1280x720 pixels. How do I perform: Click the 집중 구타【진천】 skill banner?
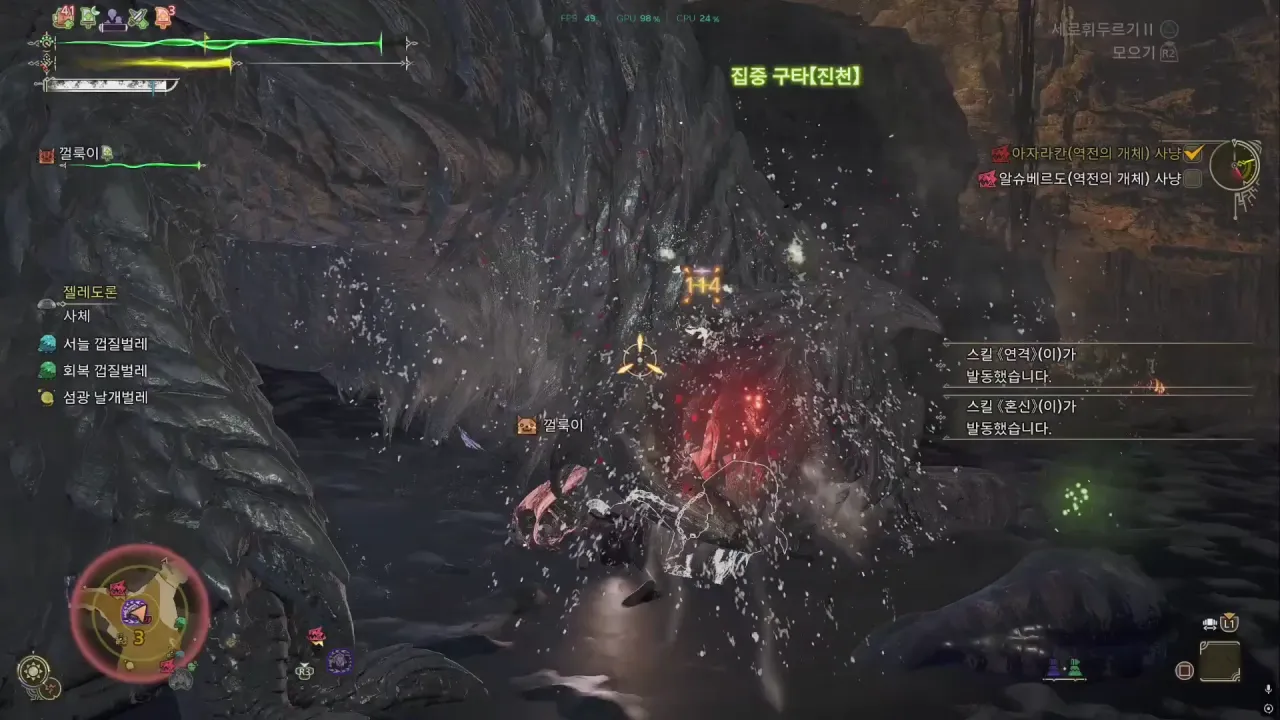(x=795, y=75)
